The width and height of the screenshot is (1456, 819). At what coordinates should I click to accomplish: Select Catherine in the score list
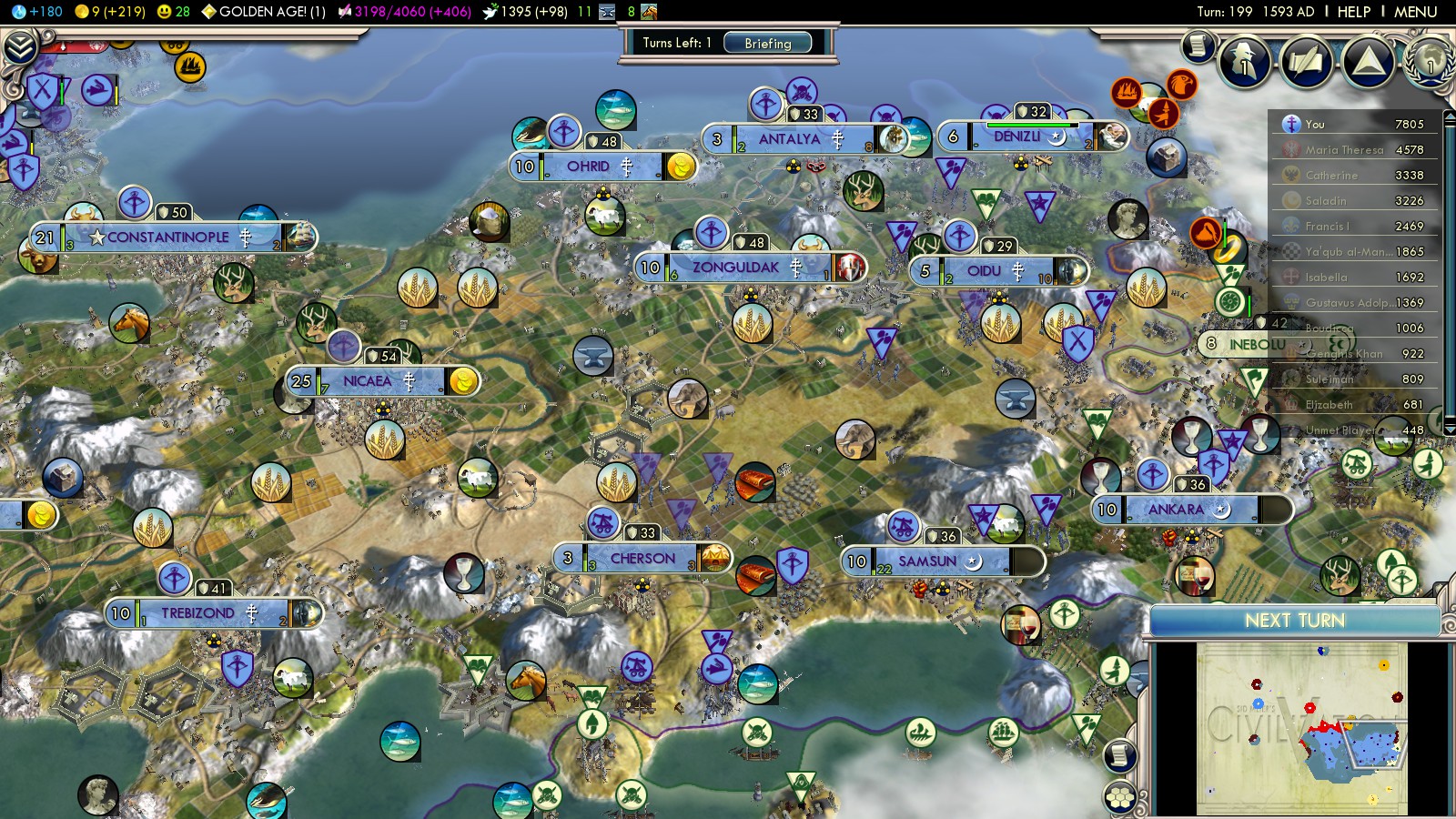1331,176
